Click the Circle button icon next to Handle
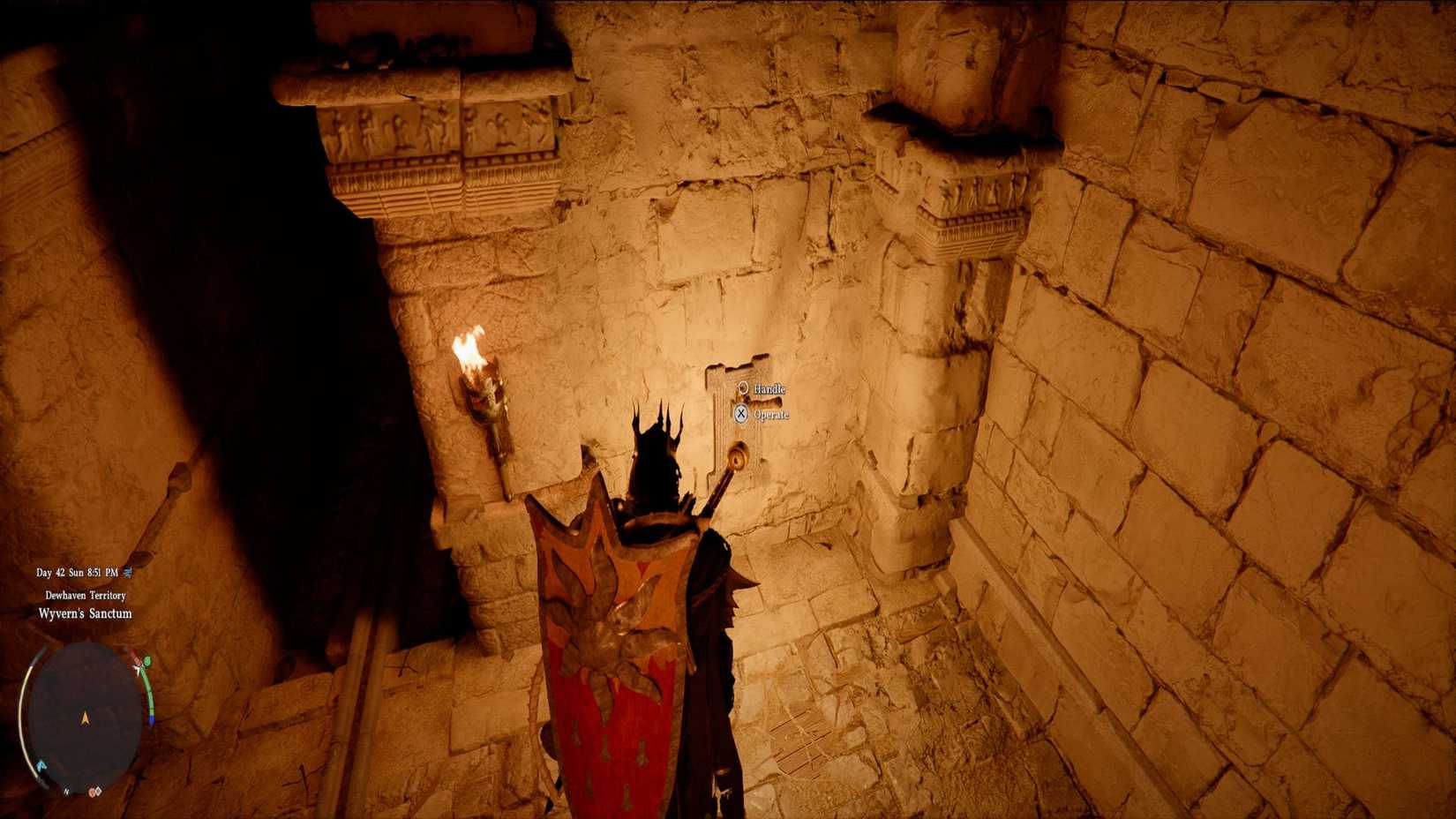 pos(744,388)
